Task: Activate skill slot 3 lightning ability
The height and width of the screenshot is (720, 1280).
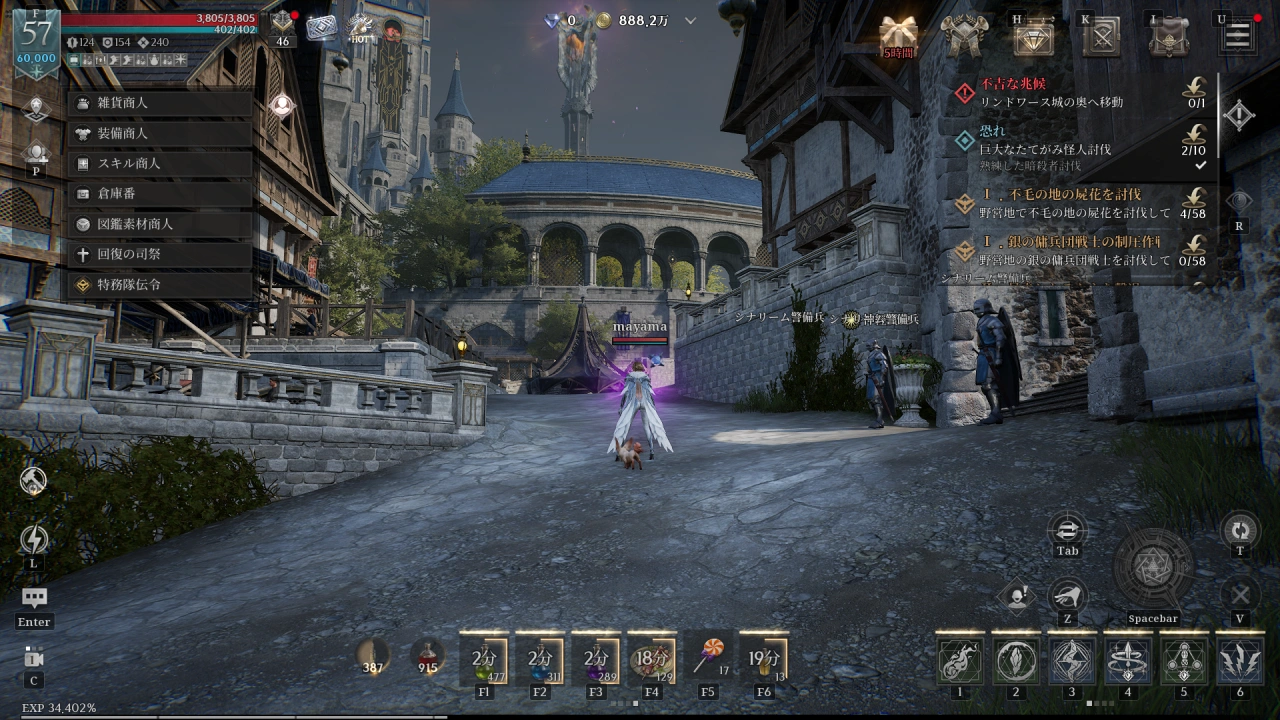Action: coord(1071,661)
